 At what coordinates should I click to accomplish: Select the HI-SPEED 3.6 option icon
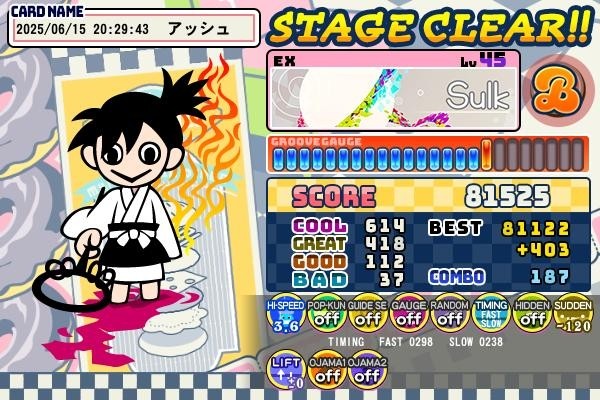pos(285,315)
